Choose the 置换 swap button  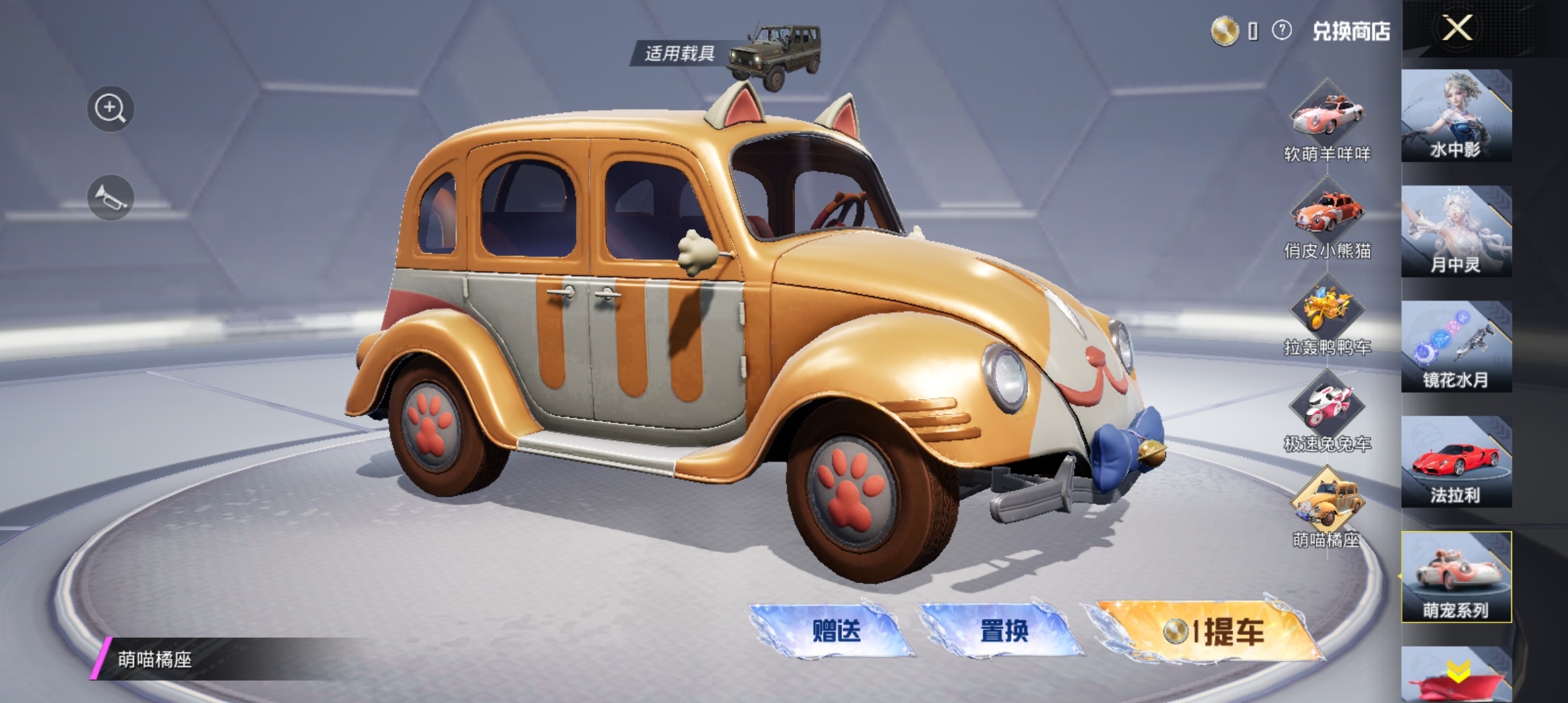(x=1003, y=630)
